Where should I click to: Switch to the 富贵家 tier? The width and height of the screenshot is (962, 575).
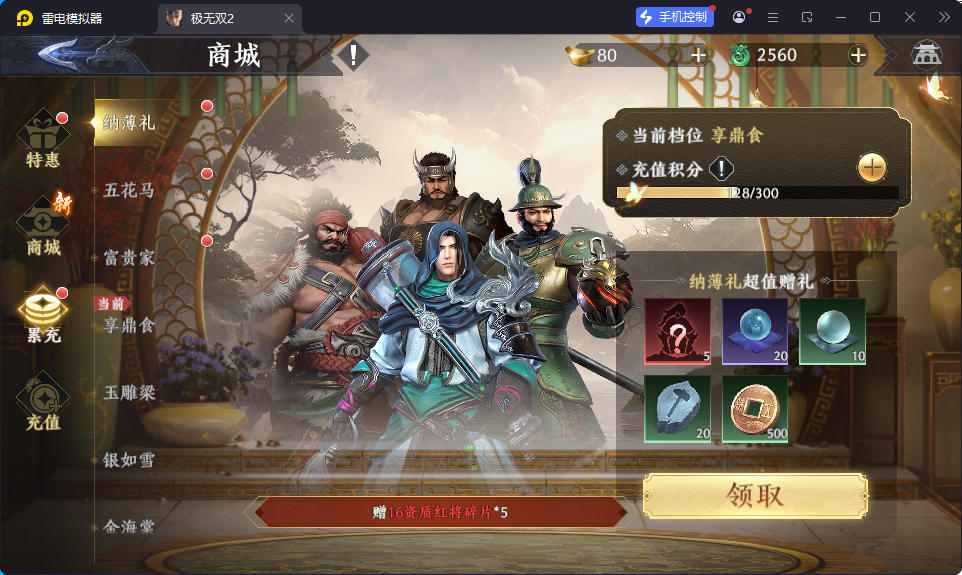(x=130, y=258)
